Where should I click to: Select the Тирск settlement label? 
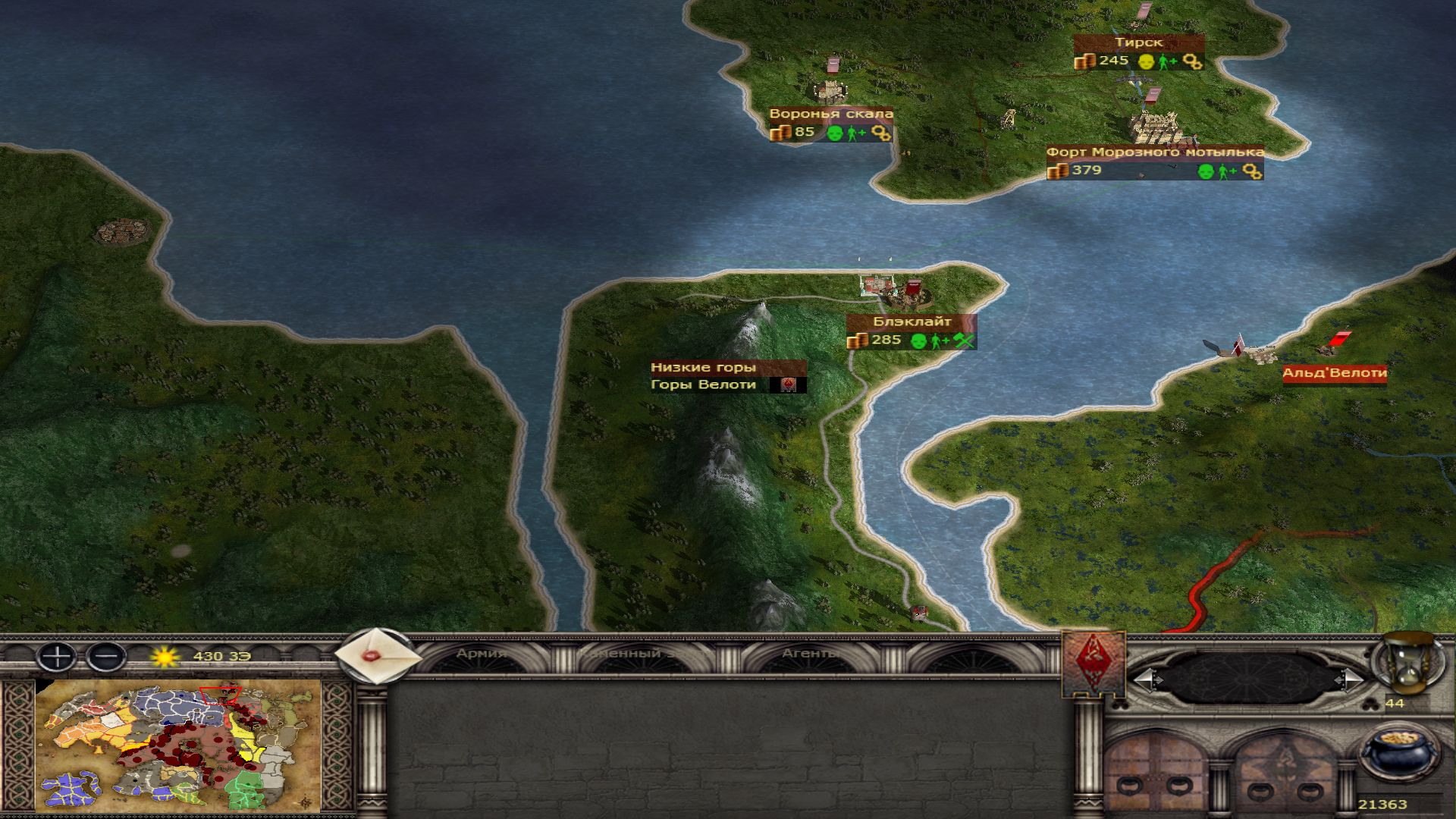(1138, 43)
